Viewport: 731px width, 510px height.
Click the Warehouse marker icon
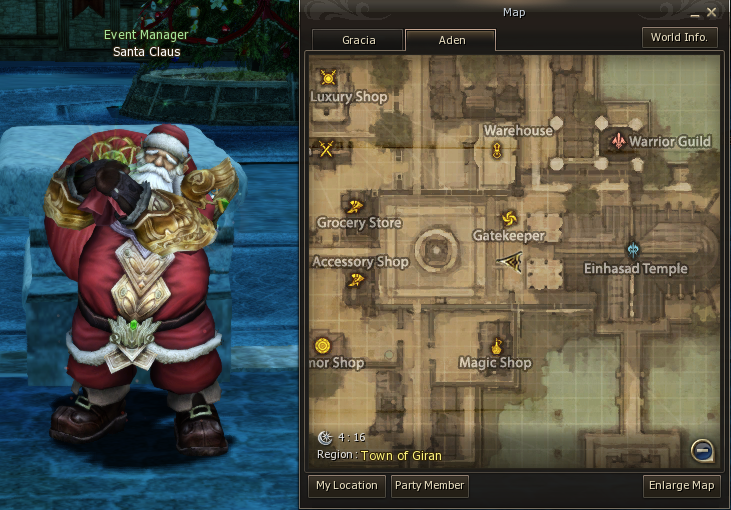pyautogui.click(x=497, y=151)
